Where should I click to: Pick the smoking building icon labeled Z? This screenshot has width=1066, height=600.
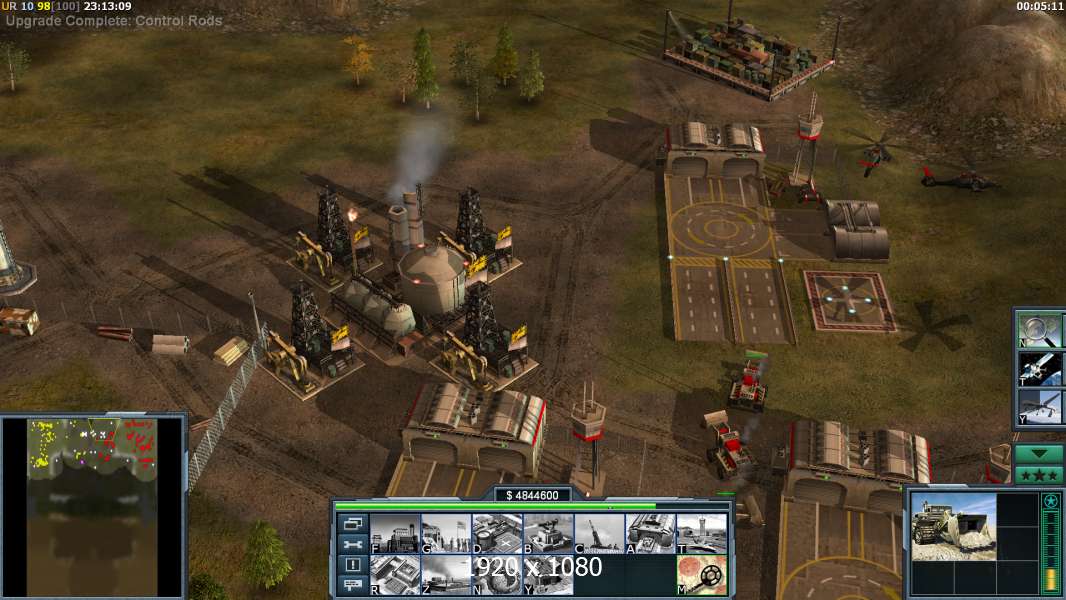point(445,575)
